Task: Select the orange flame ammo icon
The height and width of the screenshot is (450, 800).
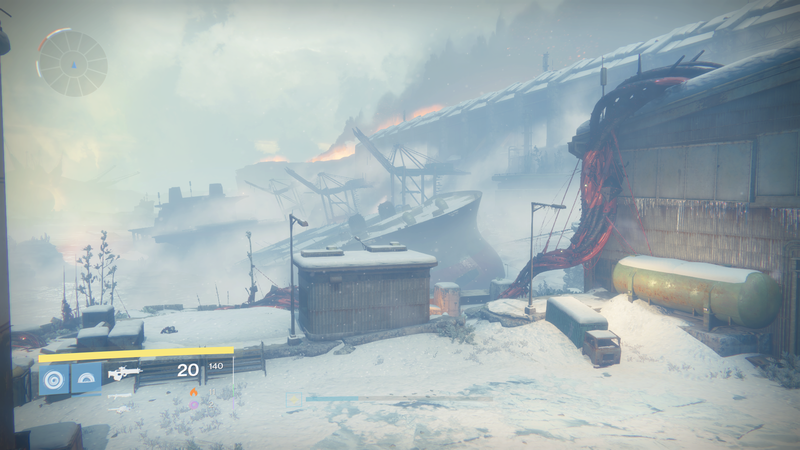Action: point(193,392)
